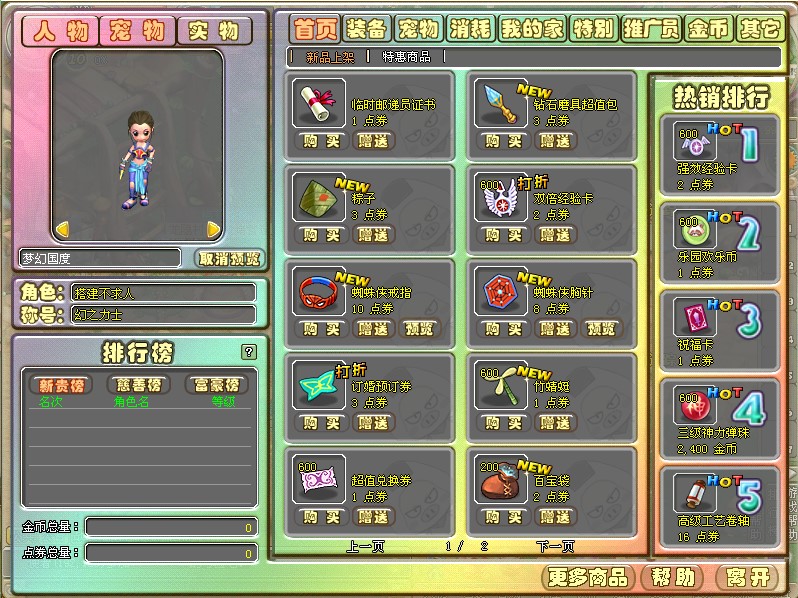Open 更多商品 for more goods

click(x=587, y=577)
